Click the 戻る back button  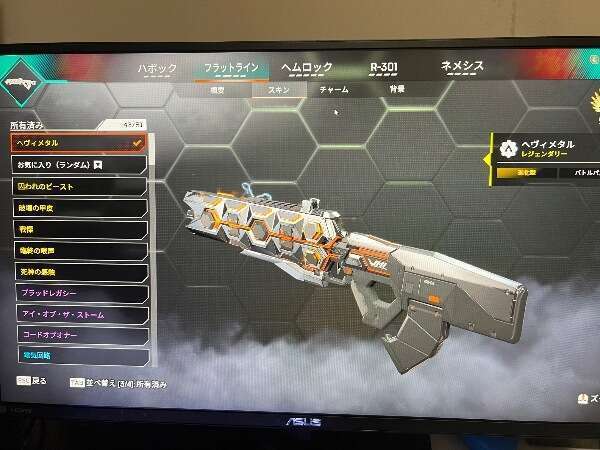click(x=32, y=382)
